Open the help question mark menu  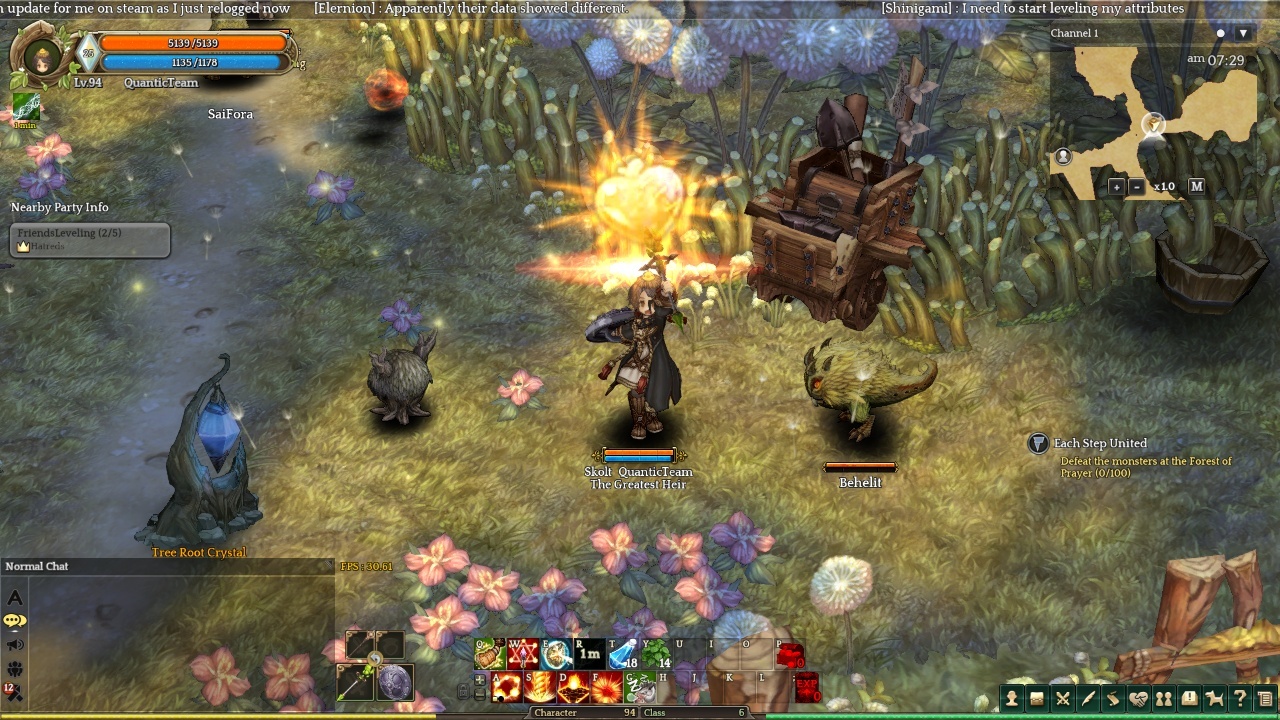pos(1240,699)
